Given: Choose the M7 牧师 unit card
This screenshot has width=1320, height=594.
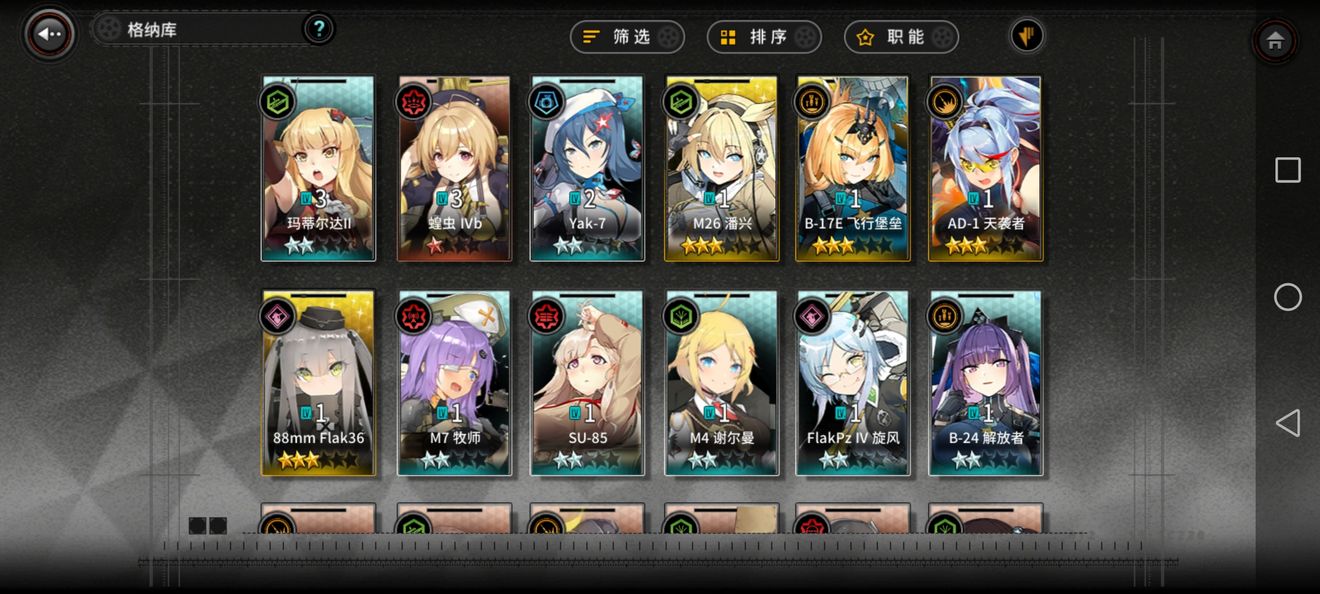Looking at the screenshot, I should 454,383.
